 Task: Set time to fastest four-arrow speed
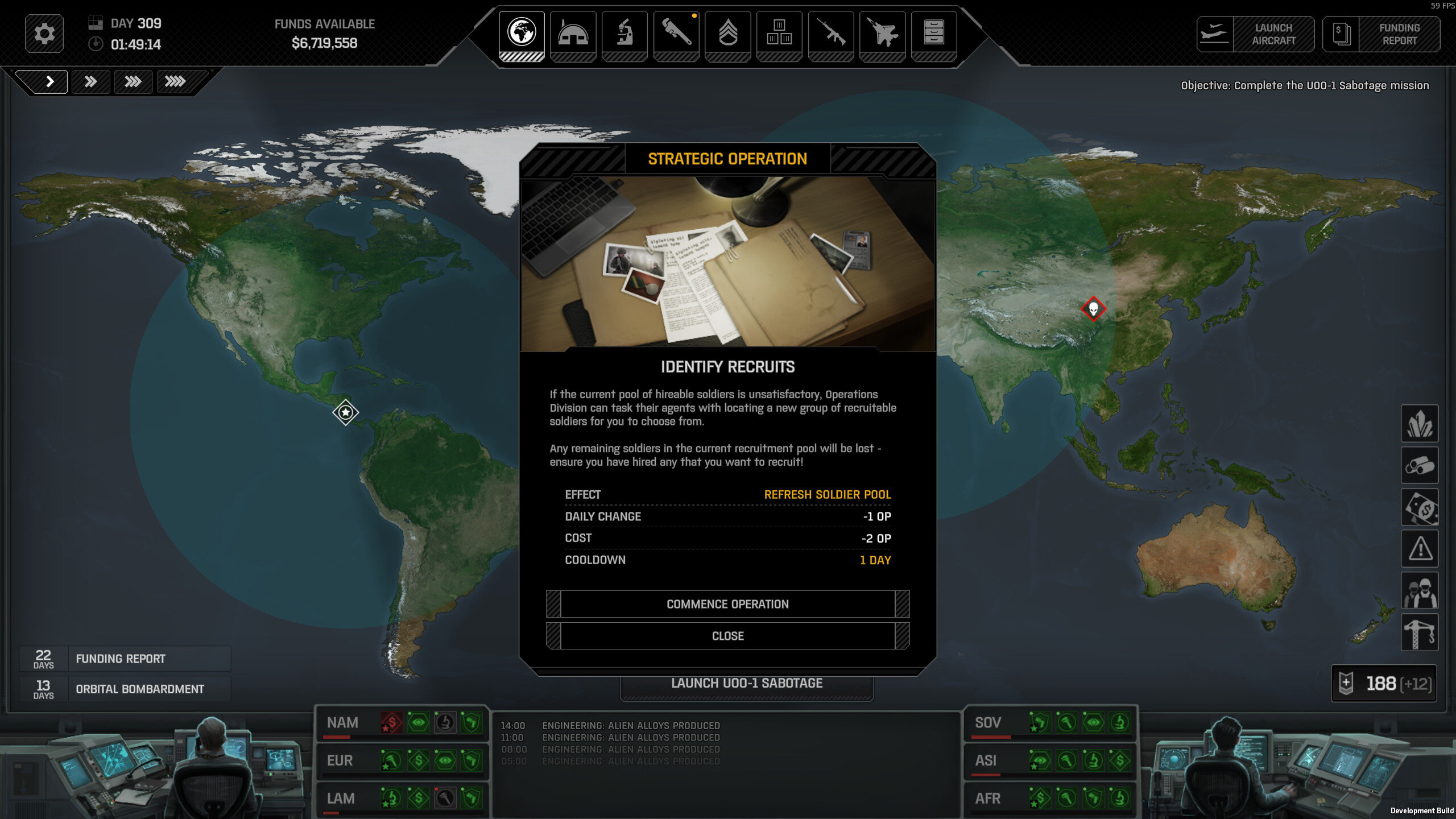(x=175, y=82)
